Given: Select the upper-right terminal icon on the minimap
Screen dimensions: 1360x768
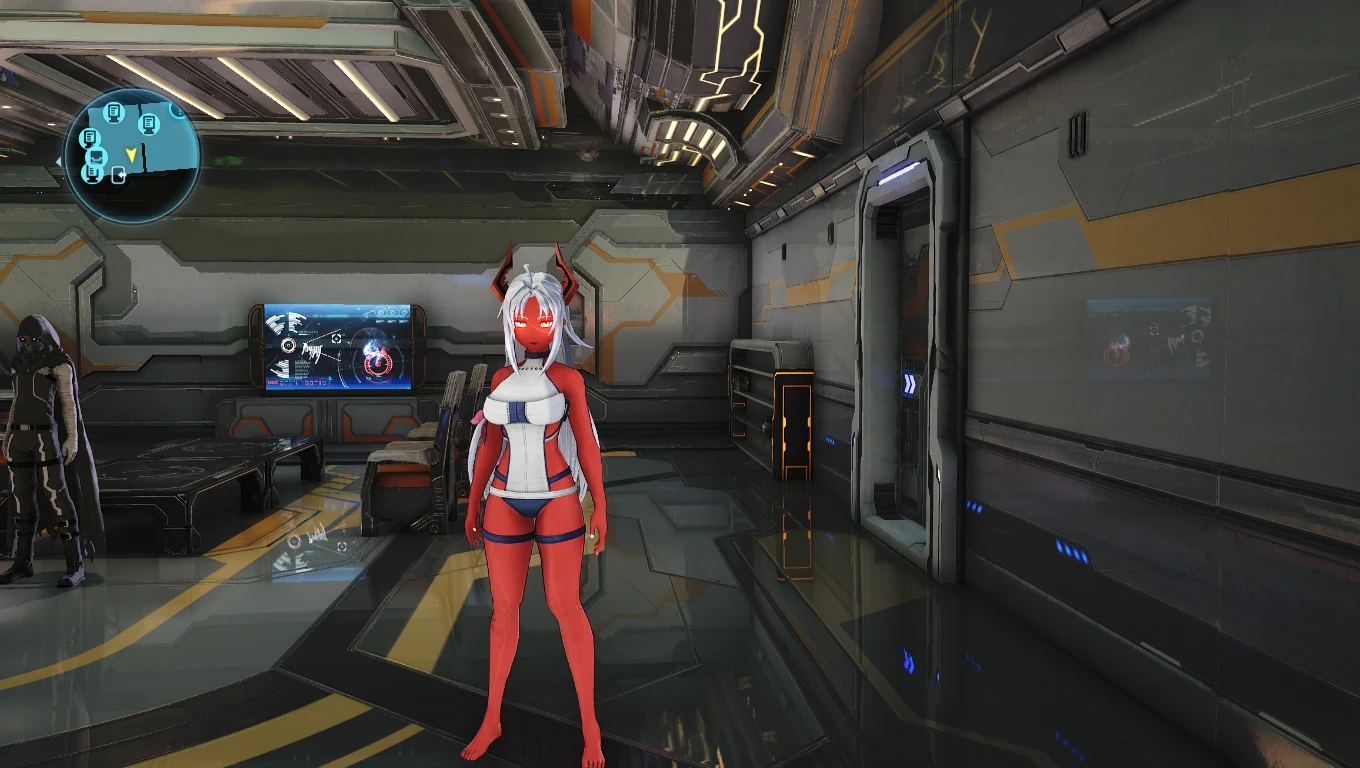Looking at the screenshot, I should point(147,124).
